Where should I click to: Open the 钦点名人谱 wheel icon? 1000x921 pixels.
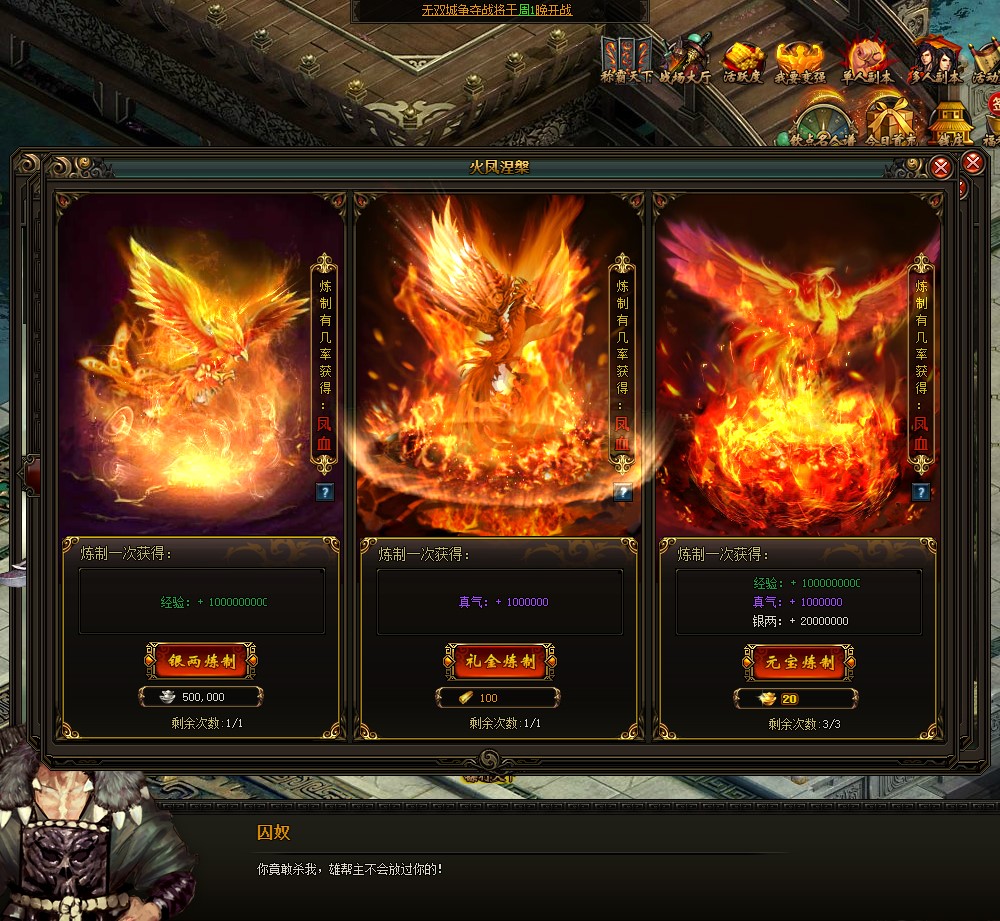[822, 121]
